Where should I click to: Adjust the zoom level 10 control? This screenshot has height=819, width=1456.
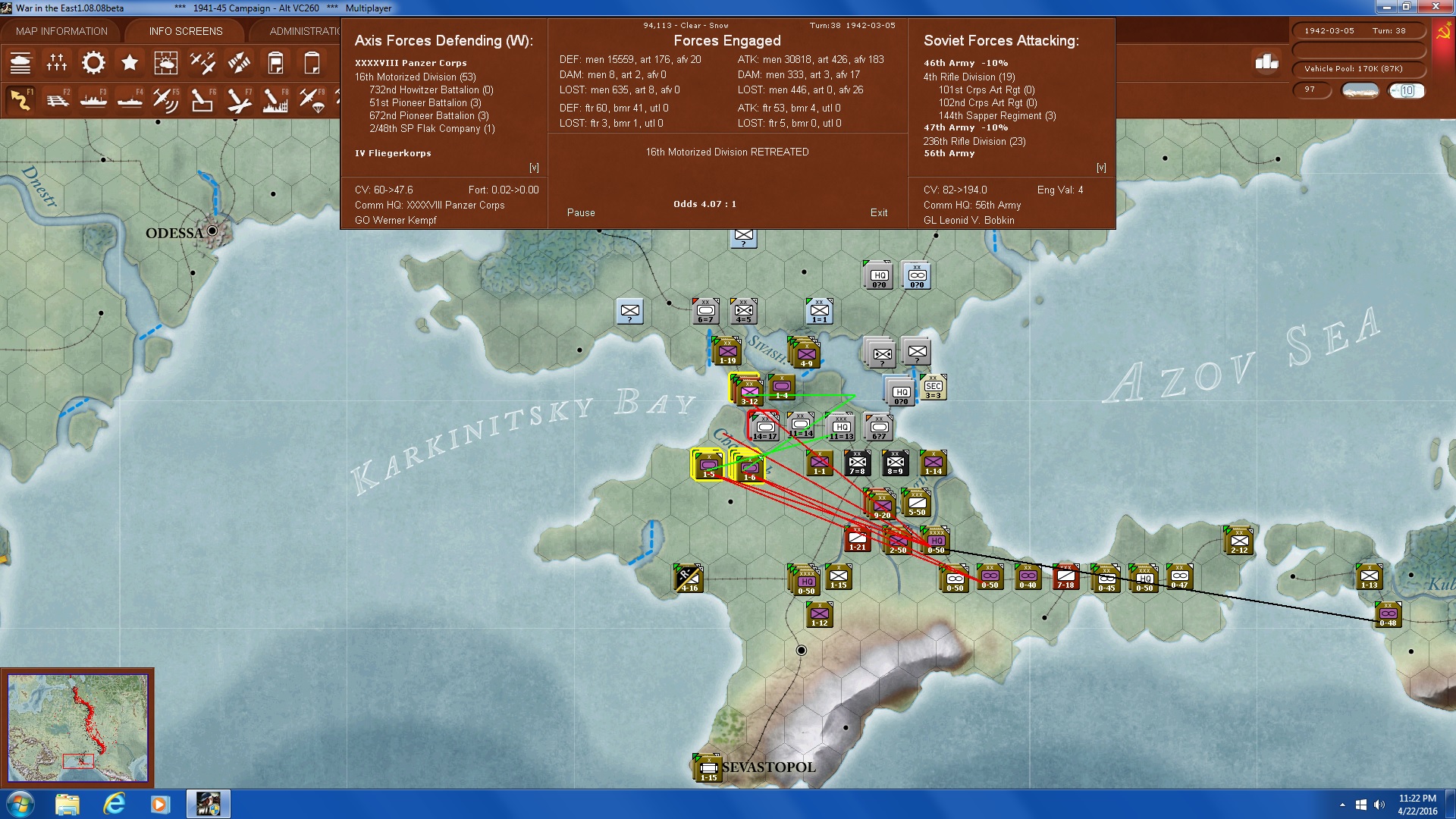pos(1407,90)
